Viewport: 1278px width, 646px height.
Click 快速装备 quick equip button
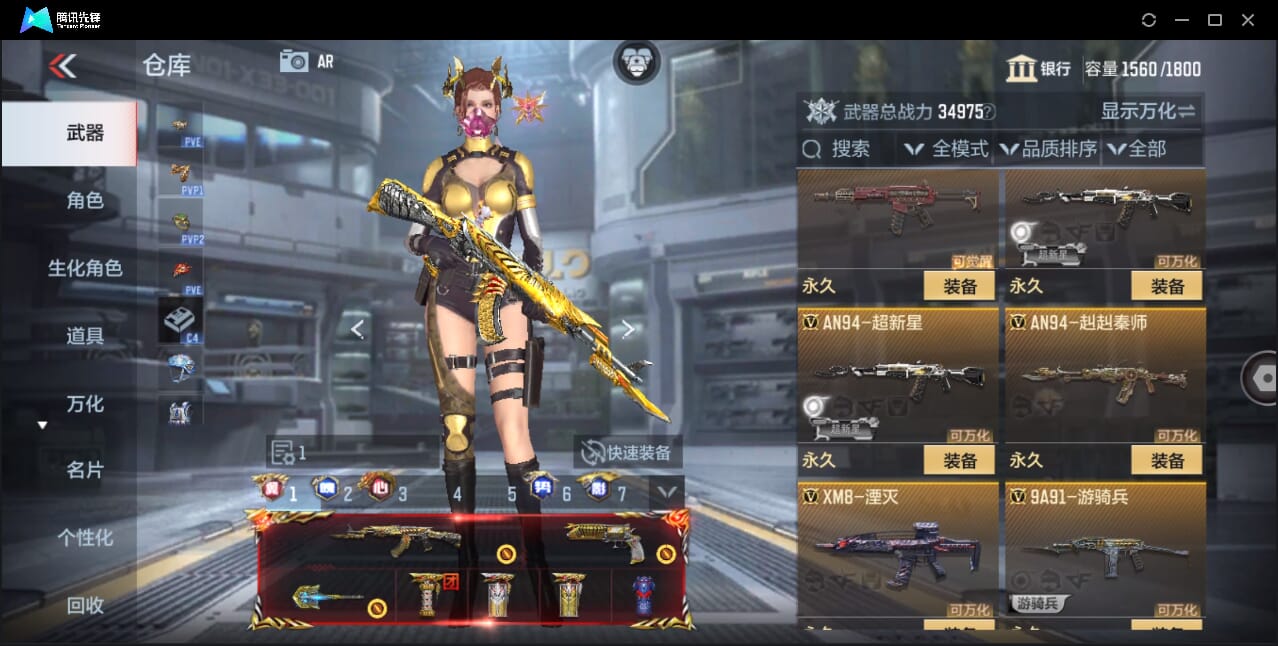[628, 452]
